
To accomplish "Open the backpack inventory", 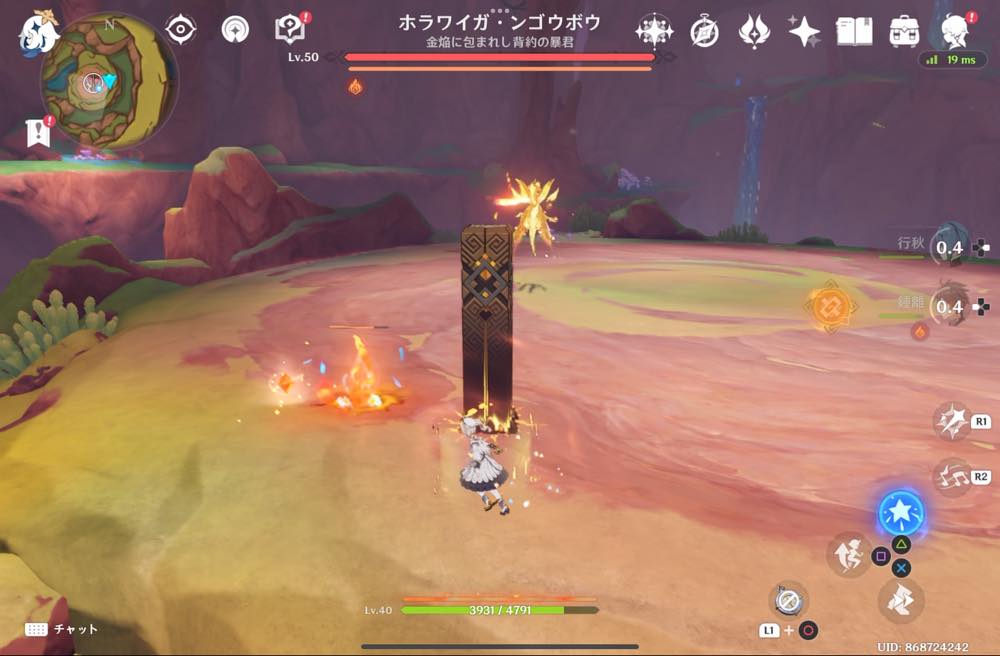I will (905, 31).
